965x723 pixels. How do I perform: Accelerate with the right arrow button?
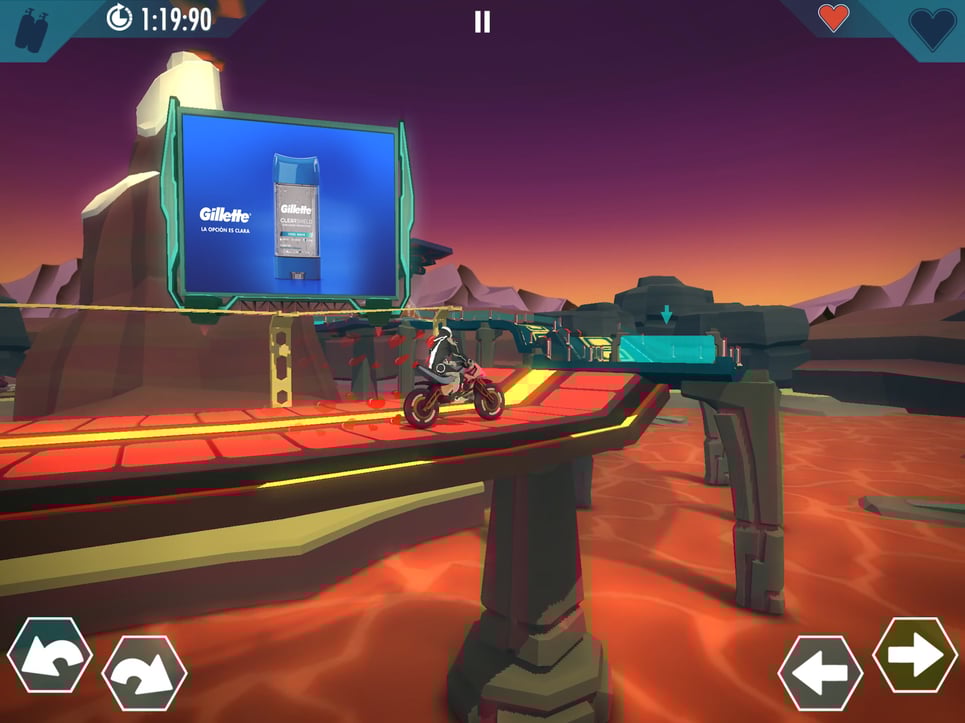point(915,655)
